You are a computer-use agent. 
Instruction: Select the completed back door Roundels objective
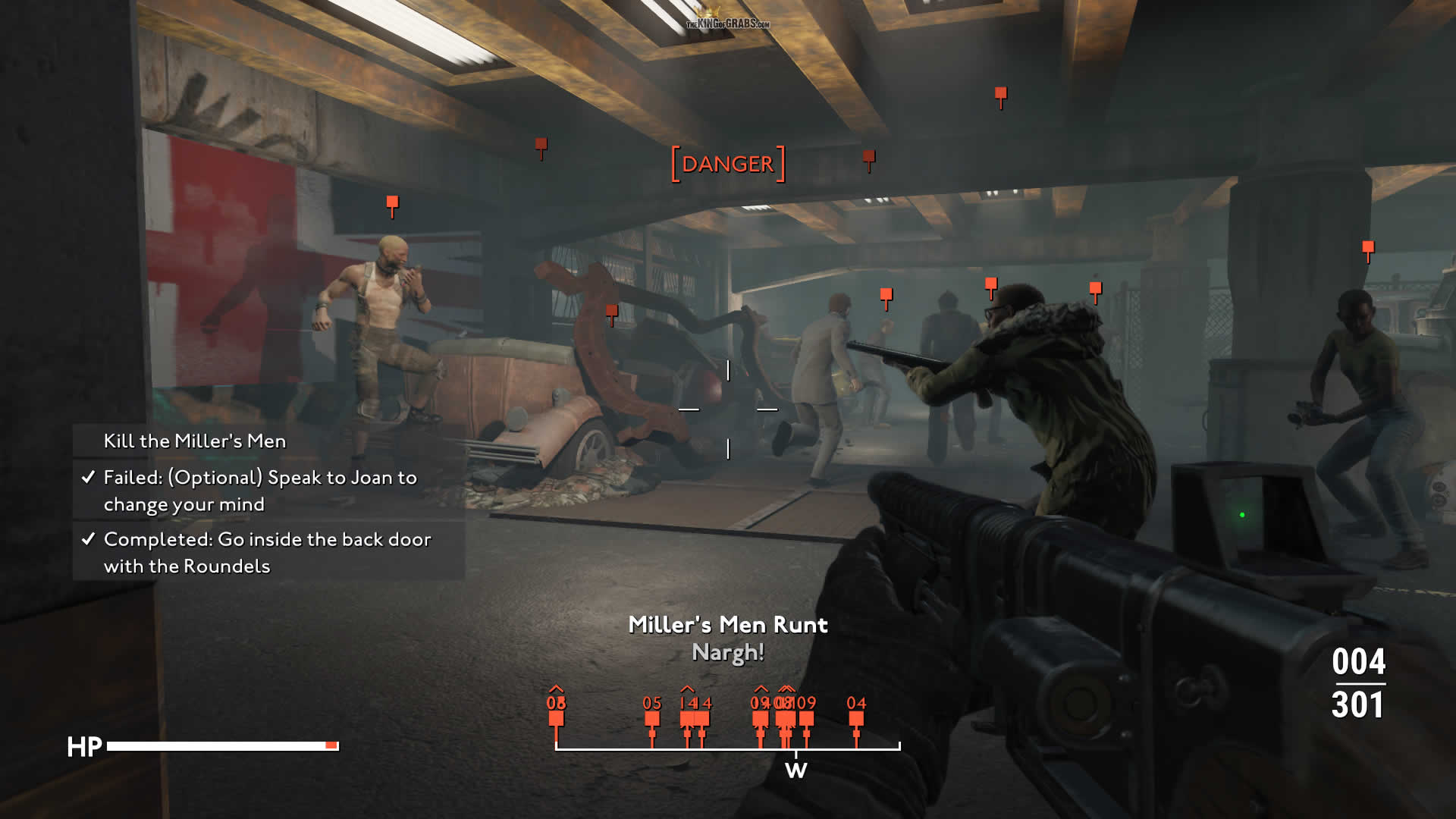click(267, 552)
